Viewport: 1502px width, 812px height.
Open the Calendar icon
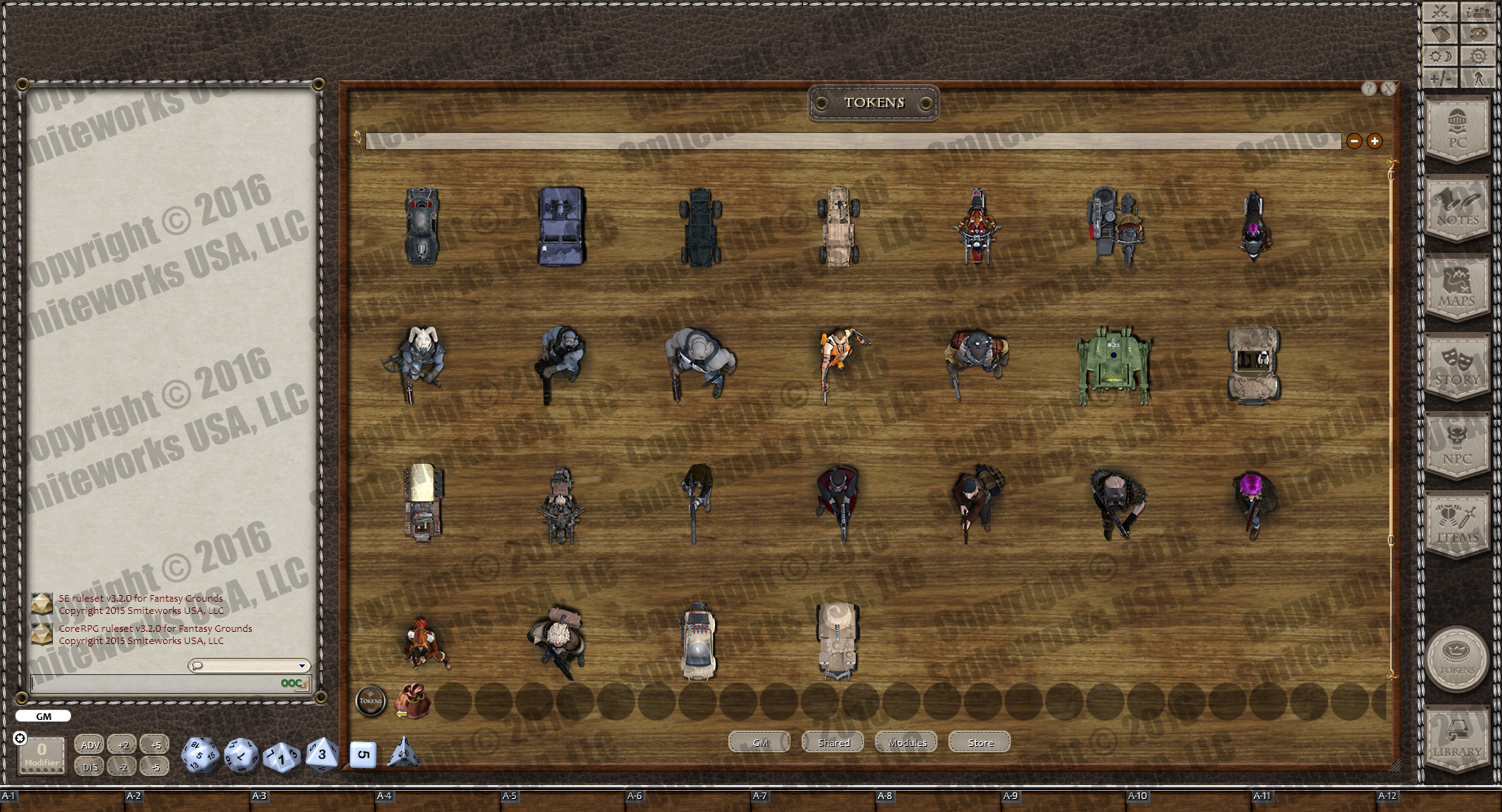[1440, 35]
